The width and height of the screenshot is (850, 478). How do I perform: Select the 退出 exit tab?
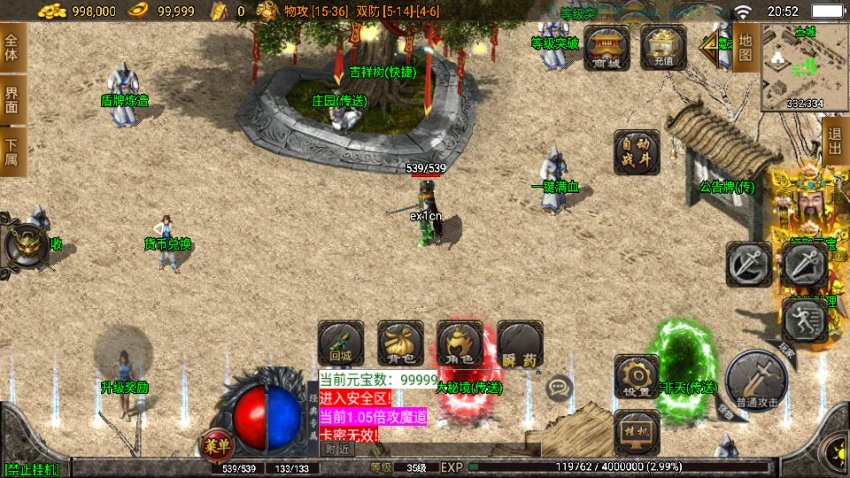click(836, 142)
